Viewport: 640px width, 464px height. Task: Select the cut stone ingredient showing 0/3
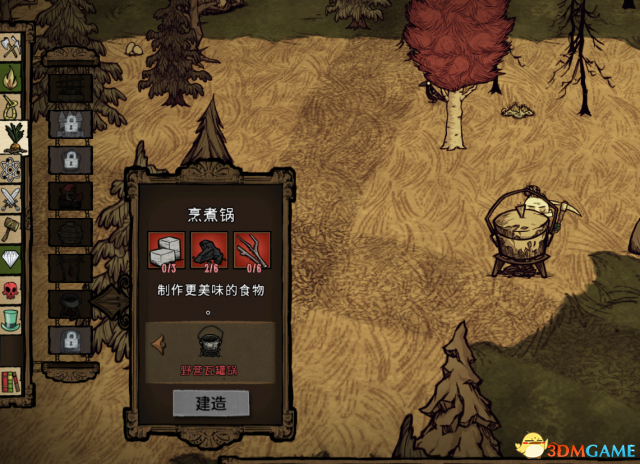(x=166, y=251)
